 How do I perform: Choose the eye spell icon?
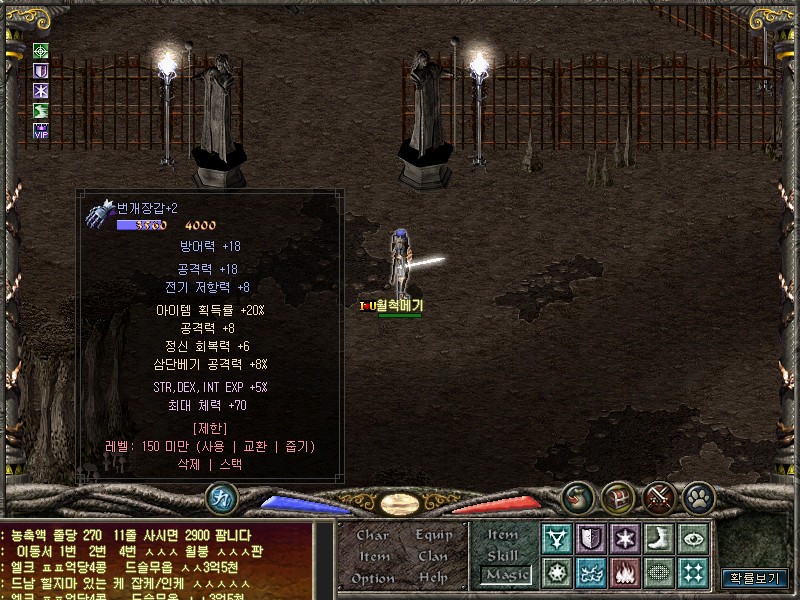click(692, 538)
